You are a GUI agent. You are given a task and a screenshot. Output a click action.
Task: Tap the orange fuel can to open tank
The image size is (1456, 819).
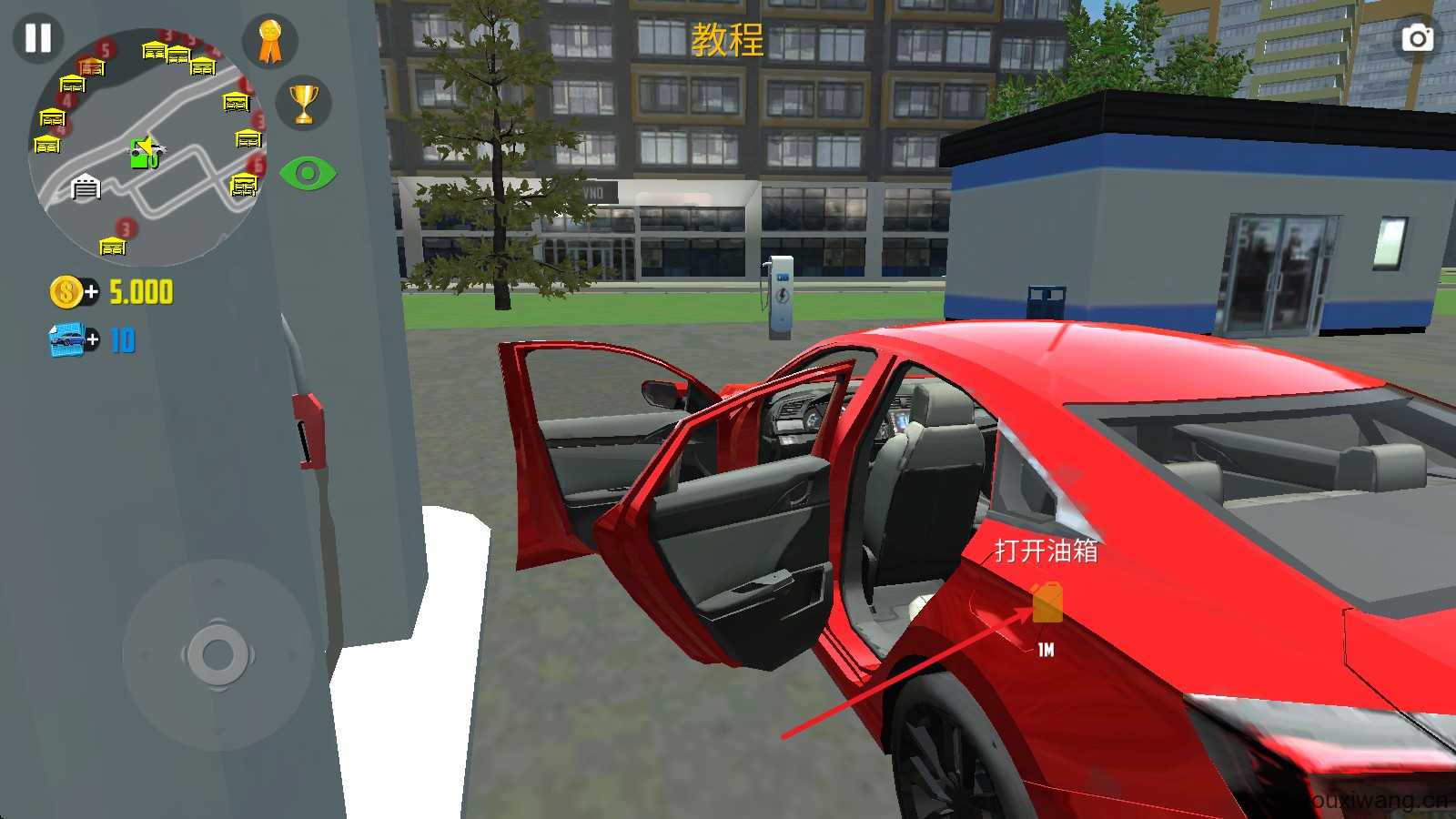pos(1047,603)
